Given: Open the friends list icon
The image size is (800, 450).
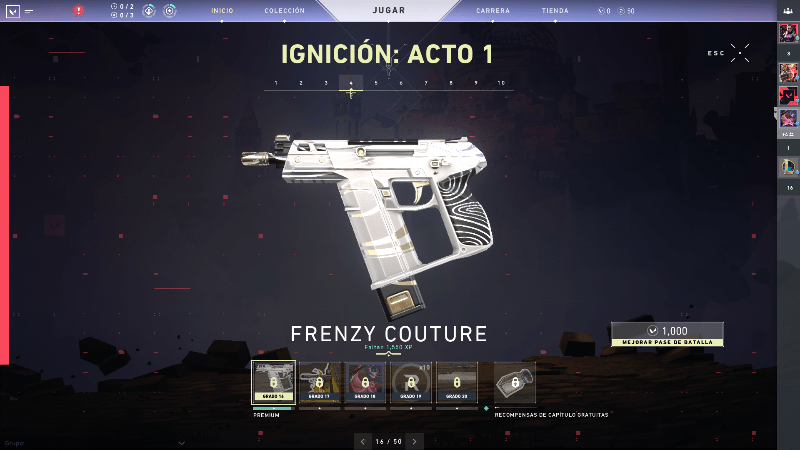Looking at the screenshot, I should [x=788, y=11].
